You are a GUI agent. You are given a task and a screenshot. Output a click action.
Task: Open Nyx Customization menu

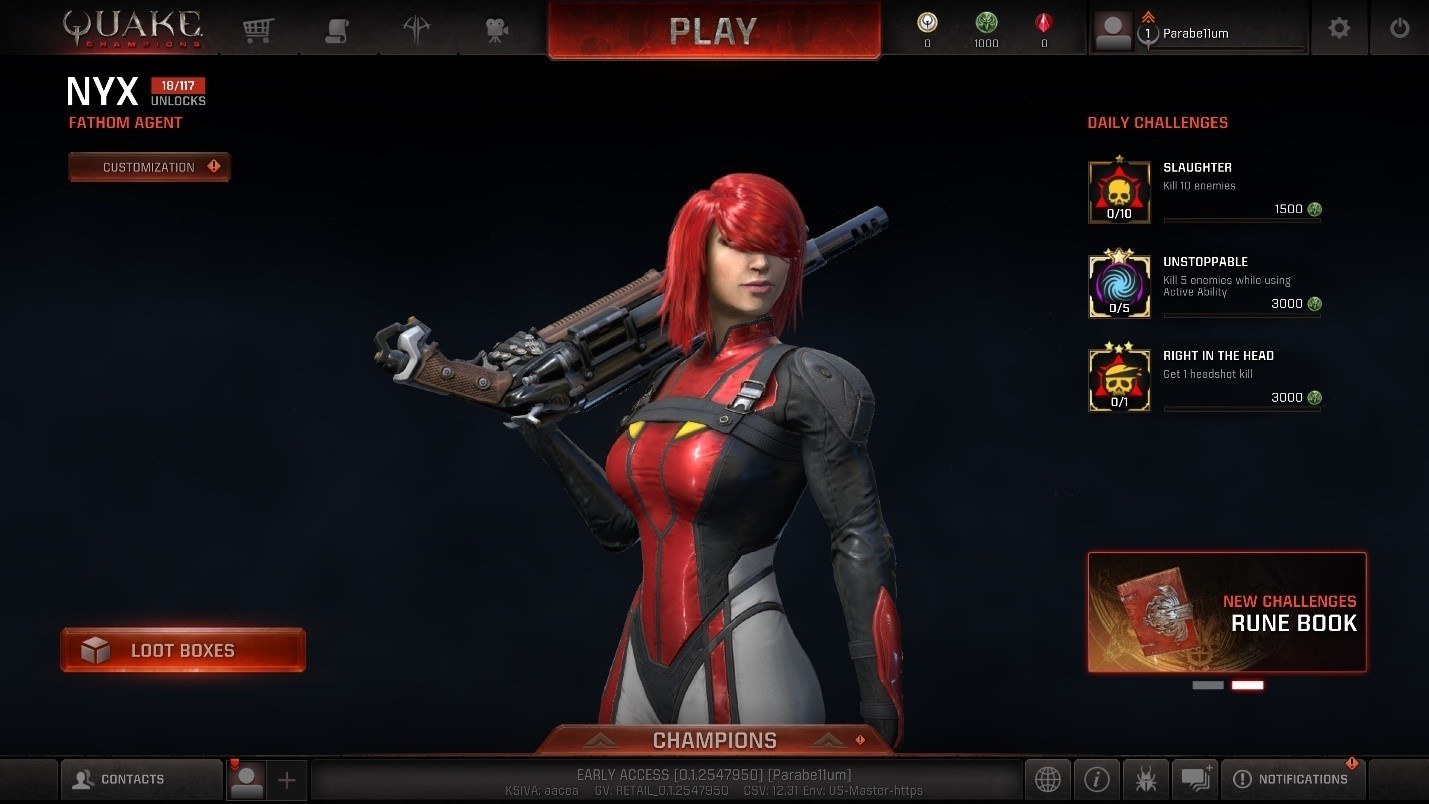[149, 167]
